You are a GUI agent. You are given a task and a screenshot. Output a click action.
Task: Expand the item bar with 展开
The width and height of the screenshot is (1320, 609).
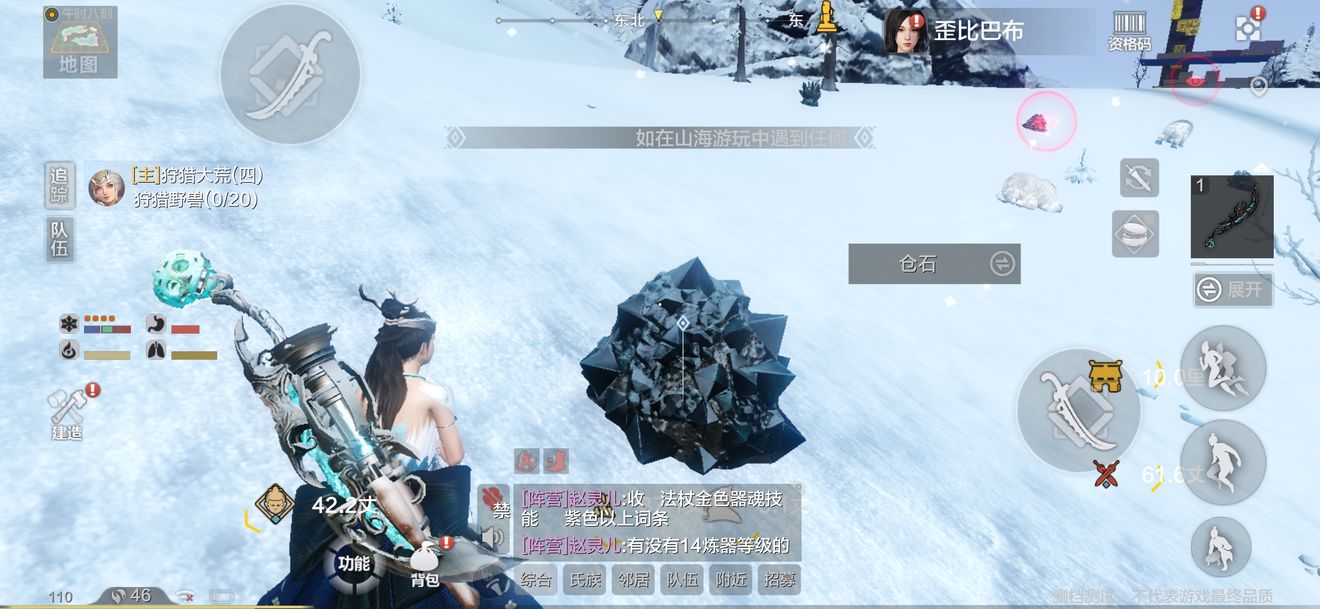(x=1233, y=290)
